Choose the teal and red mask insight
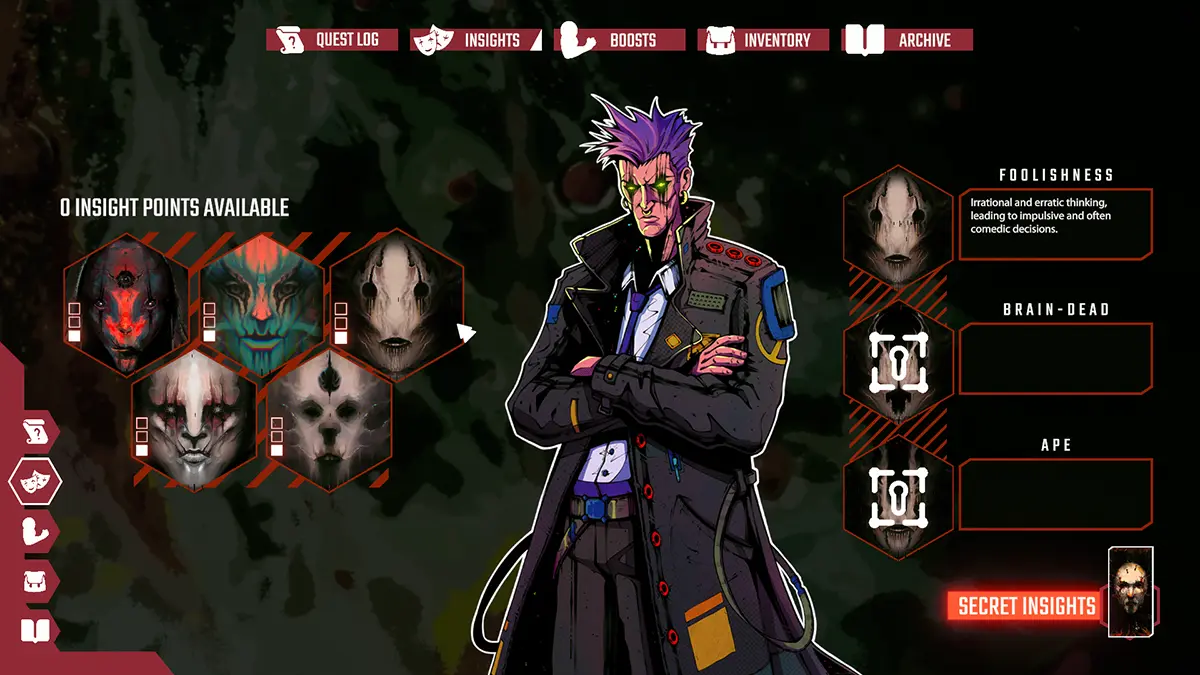Screen dimensions: 1200x675 point(260,298)
